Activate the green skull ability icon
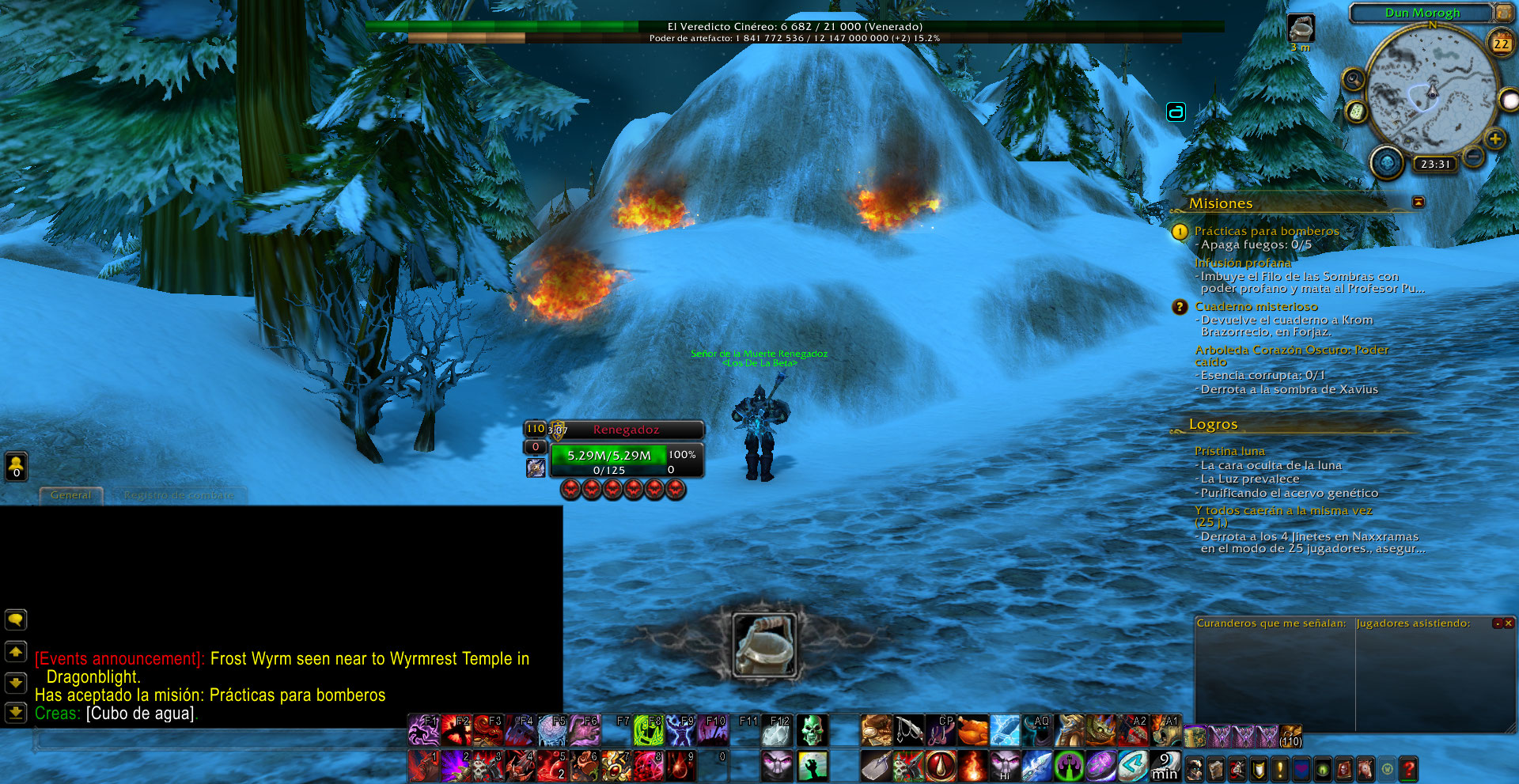Screen dimensions: 1519x784 point(812,731)
